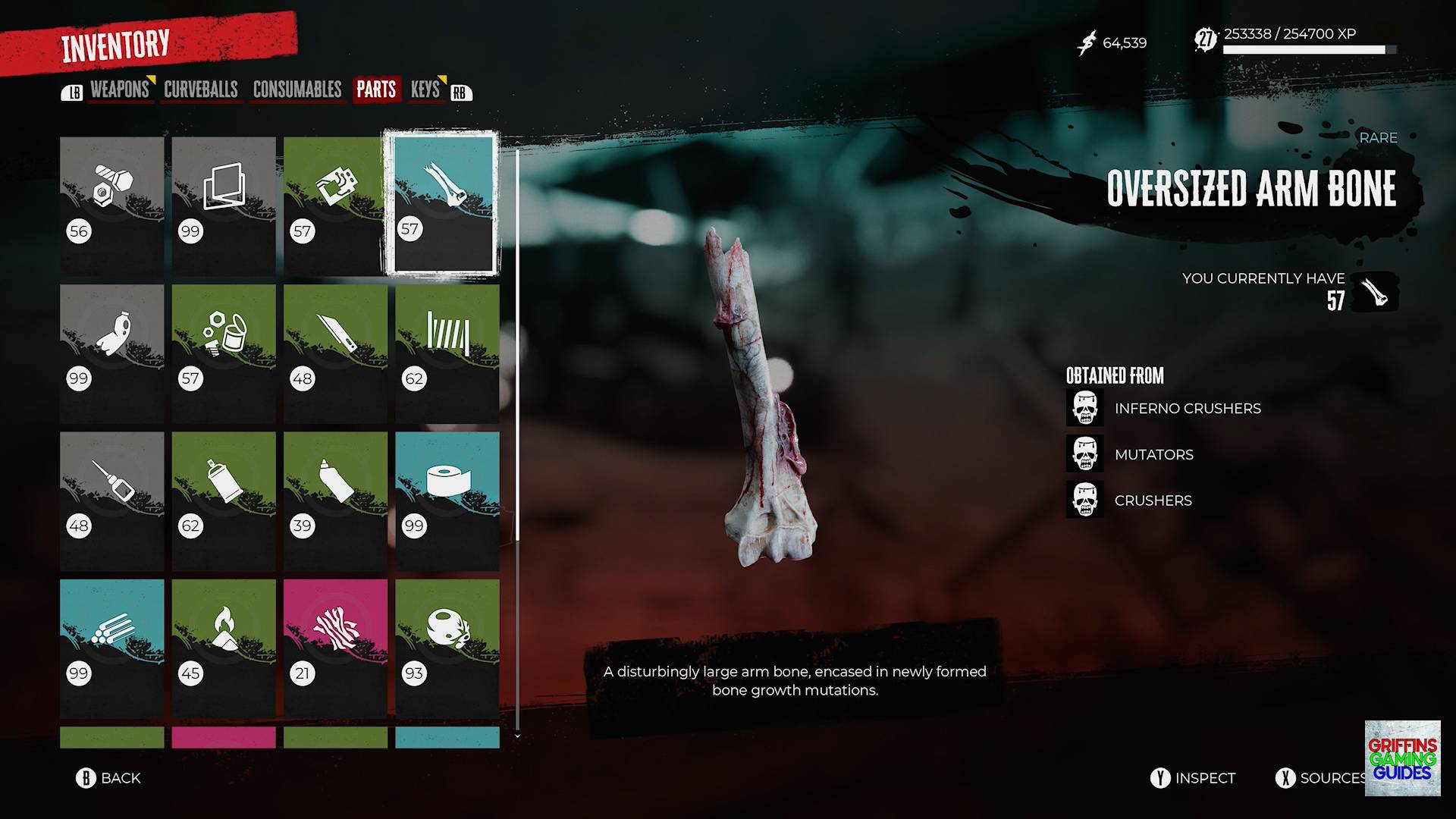Pick the tape roll part slot
The height and width of the screenshot is (819, 1456).
coord(447,500)
